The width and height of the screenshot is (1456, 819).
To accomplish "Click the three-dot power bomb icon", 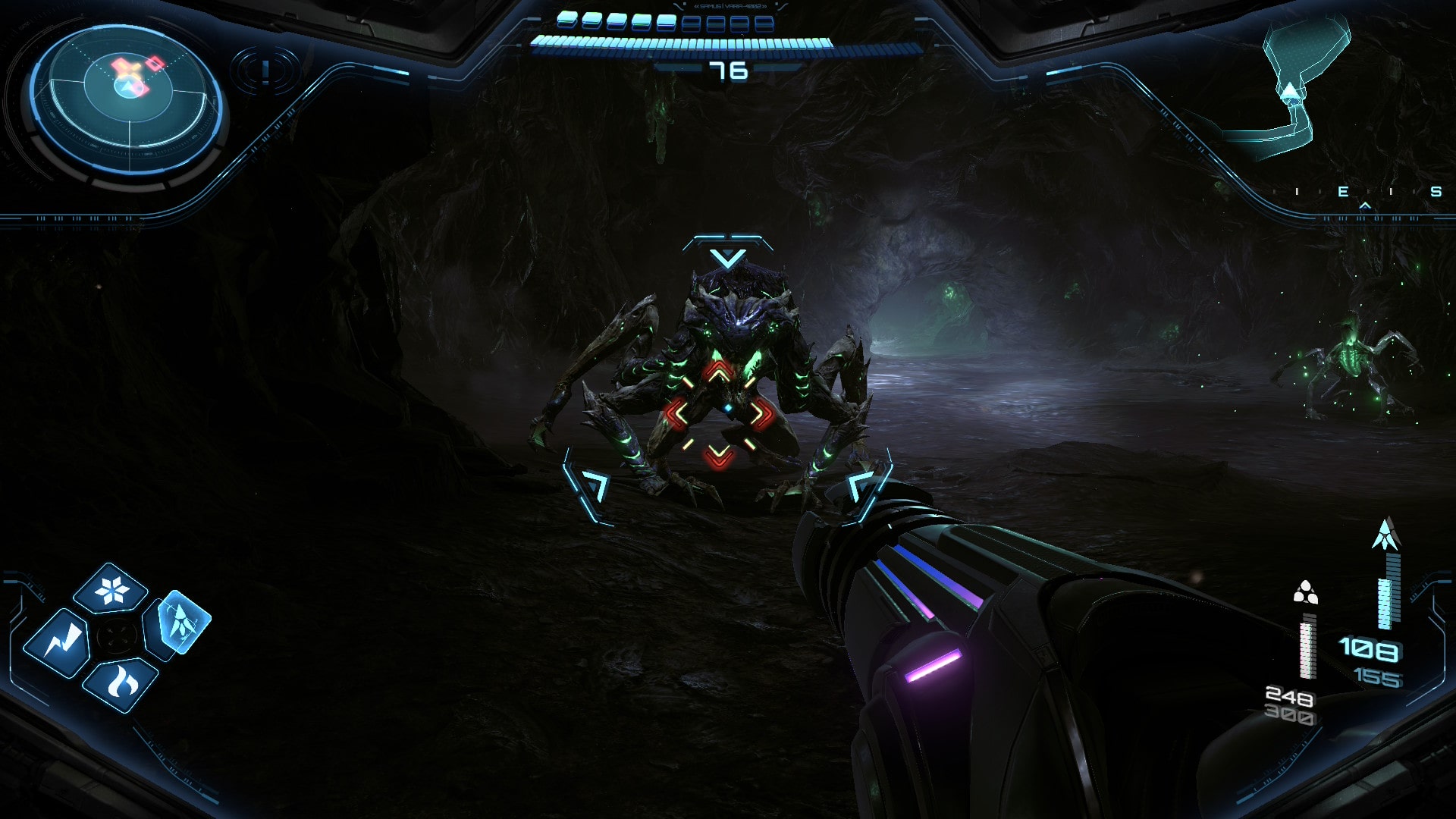I will click(x=1304, y=592).
